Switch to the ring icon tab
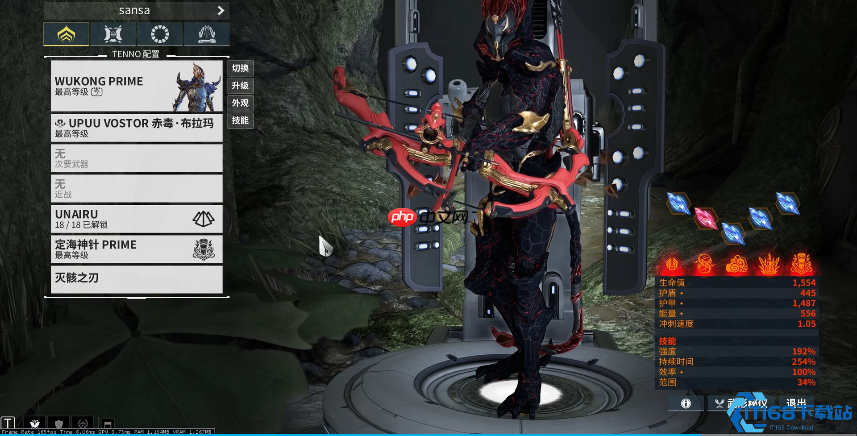857x436 pixels. point(160,35)
